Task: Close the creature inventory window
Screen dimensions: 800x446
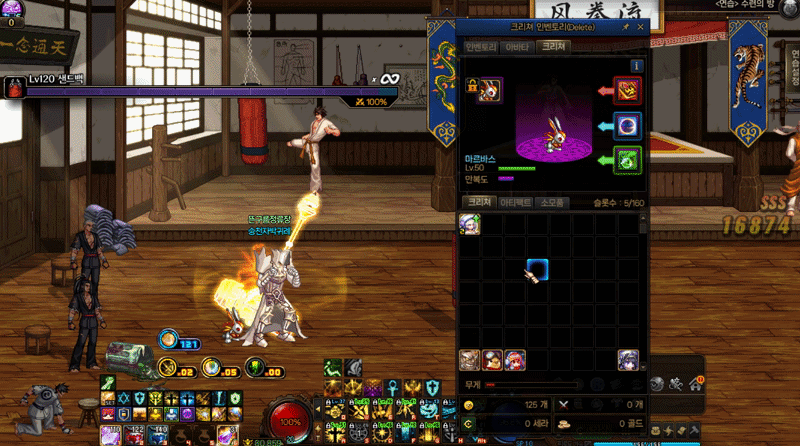Action: click(x=640, y=27)
